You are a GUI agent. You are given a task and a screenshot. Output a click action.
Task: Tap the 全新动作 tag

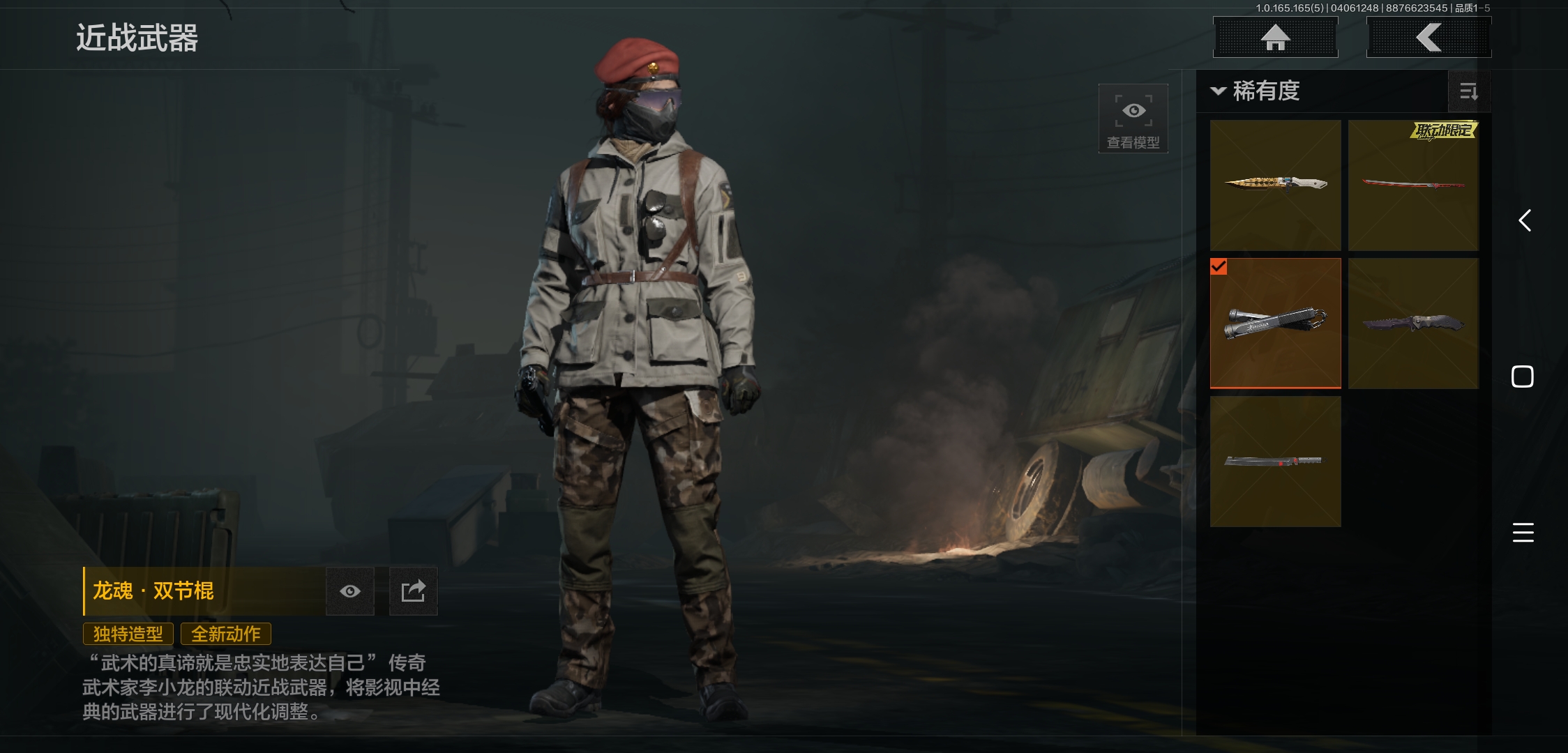tap(226, 634)
